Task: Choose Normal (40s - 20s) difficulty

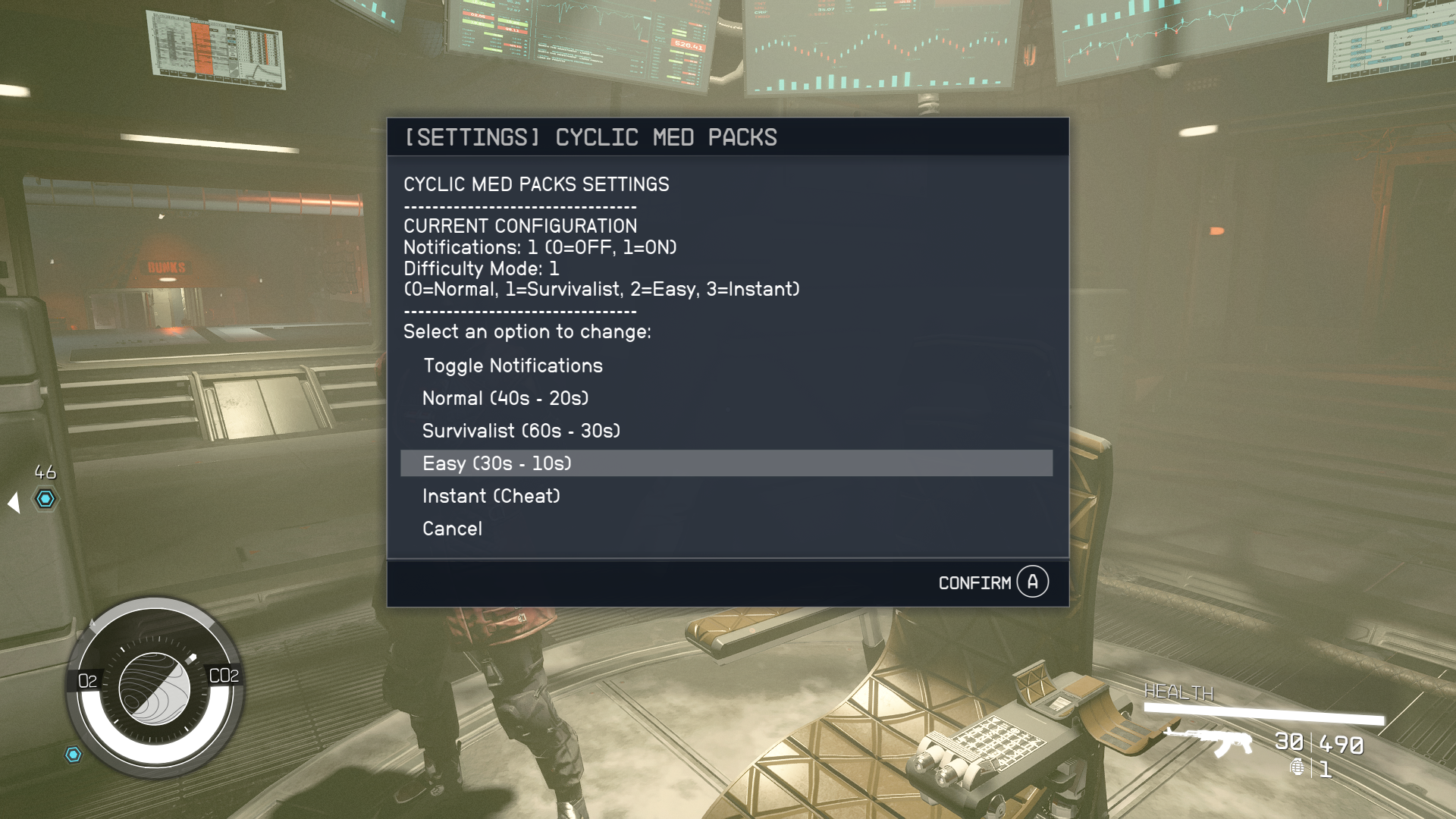Action: tap(505, 398)
